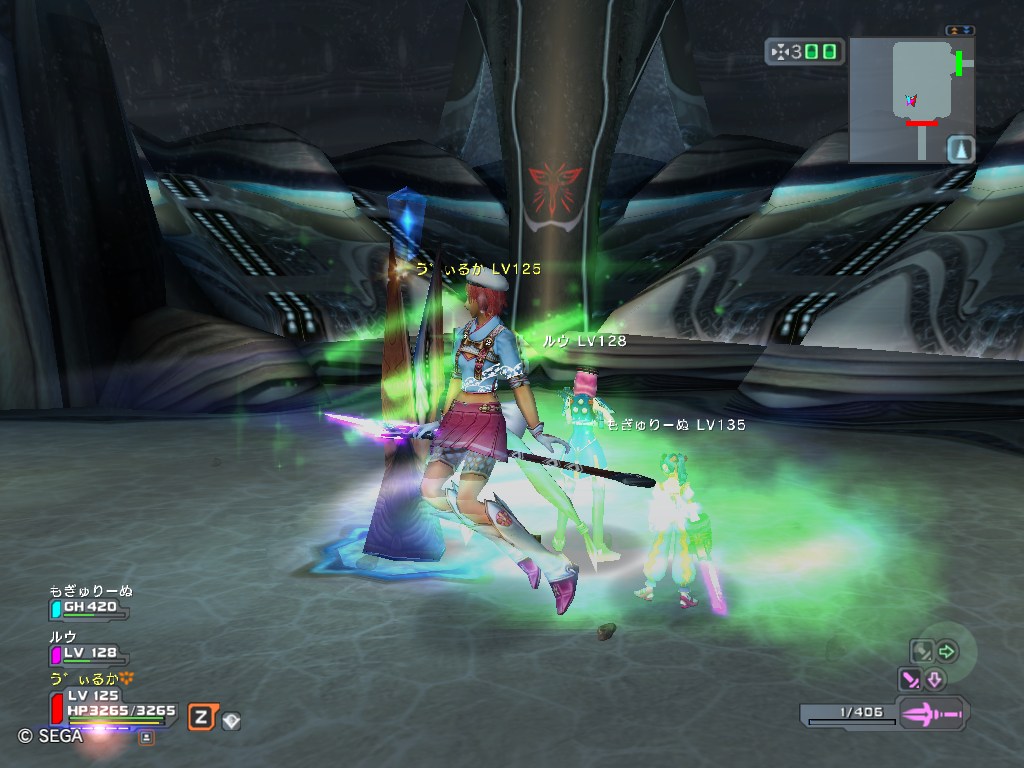Toggle the minimap north-arrow compass button
The width and height of the screenshot is (1024, 768).
coord(960,149)
